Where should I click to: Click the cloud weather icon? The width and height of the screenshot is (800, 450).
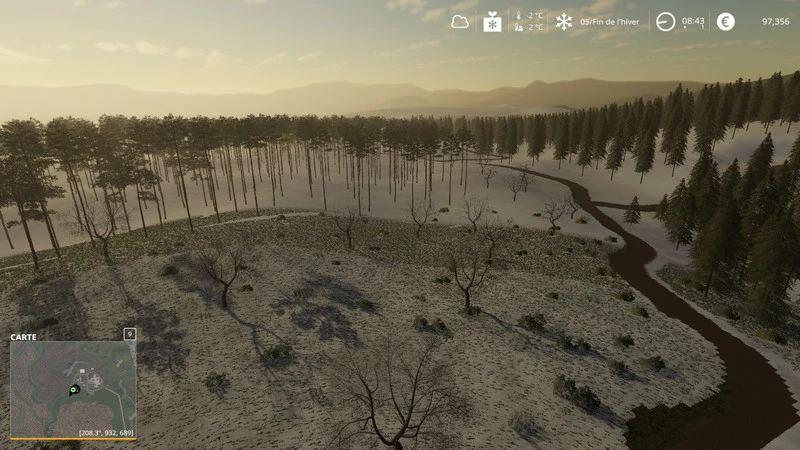(460, 21)
